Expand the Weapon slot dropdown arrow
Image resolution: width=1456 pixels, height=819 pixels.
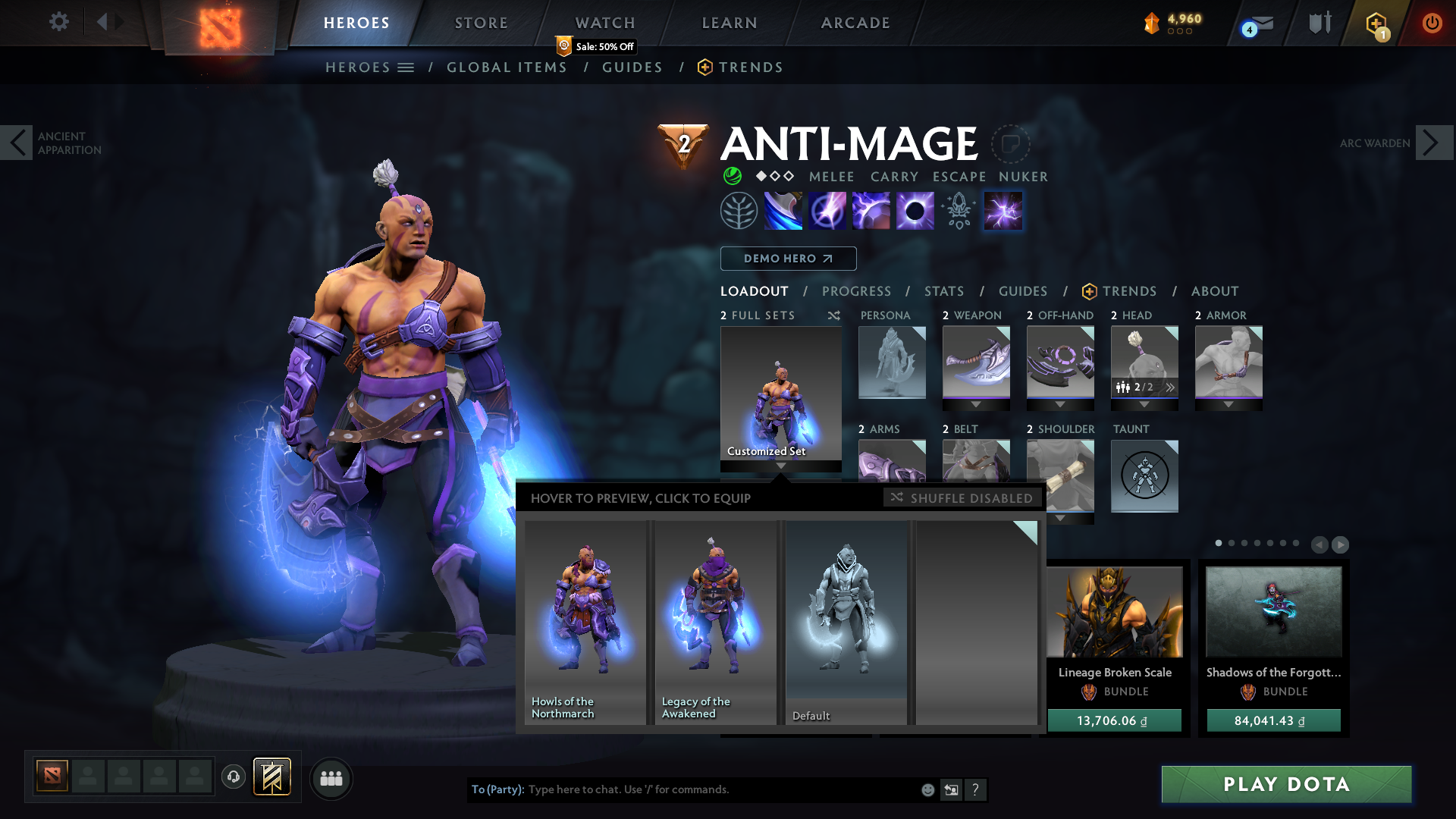tap(976, 406)
